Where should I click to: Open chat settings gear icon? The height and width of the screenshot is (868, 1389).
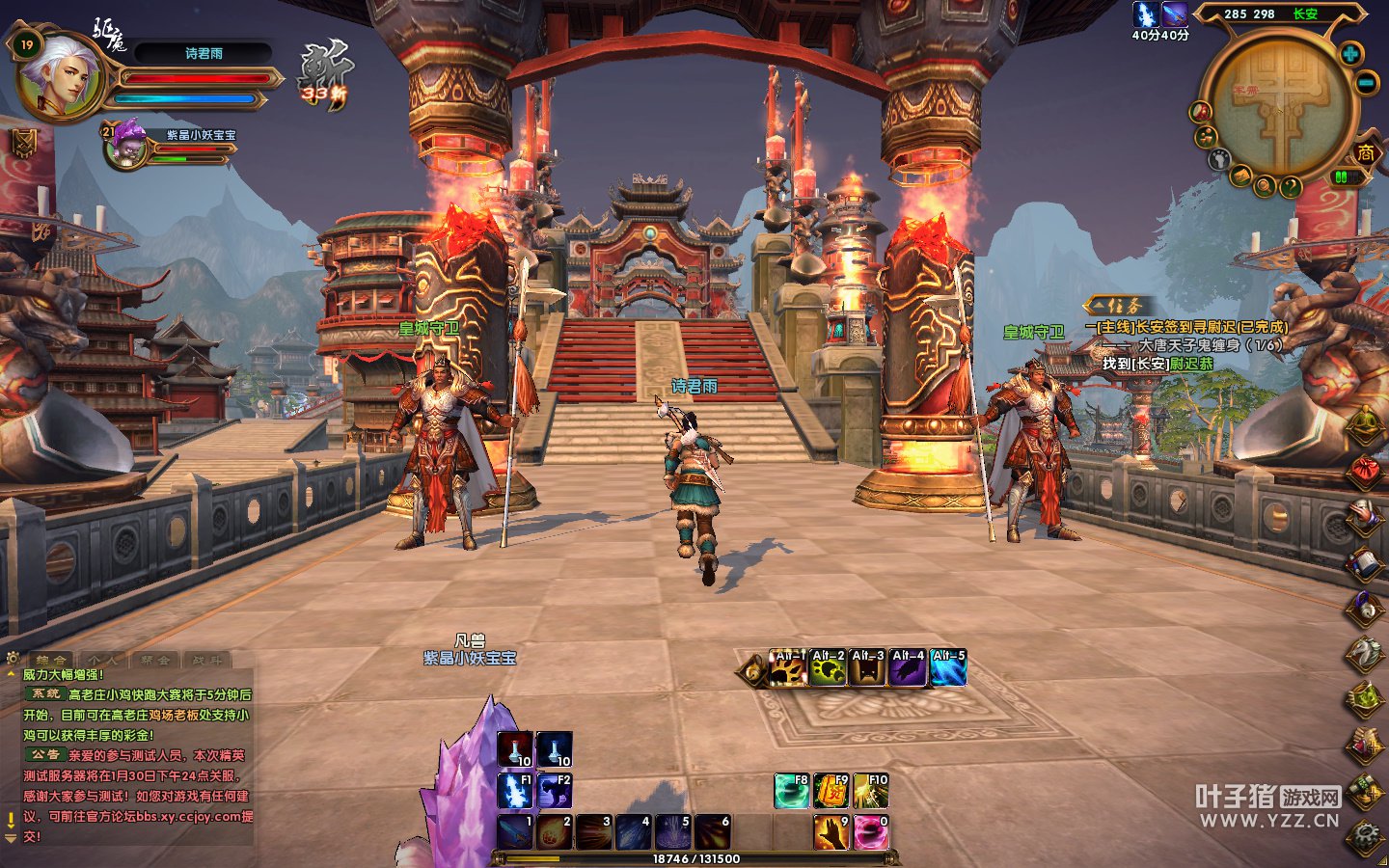coord(13,659)
